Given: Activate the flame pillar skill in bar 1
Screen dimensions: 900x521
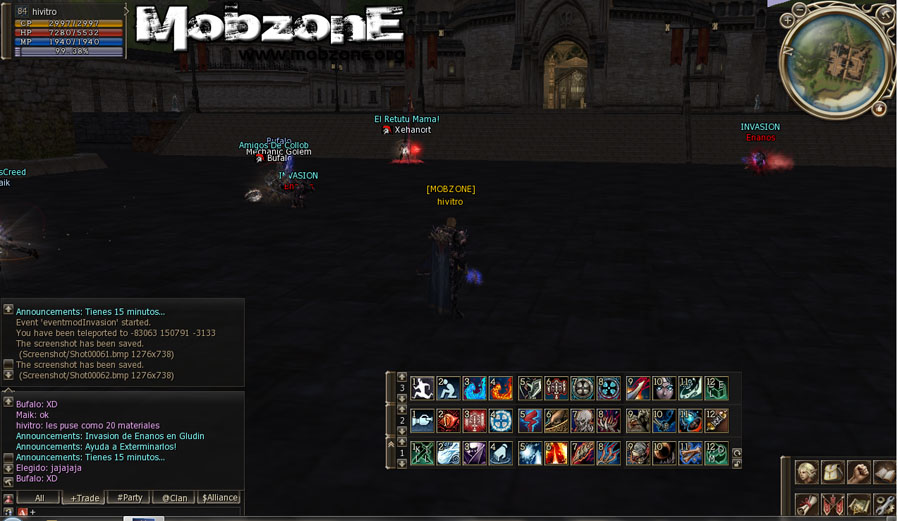Looking at the screenshot, I should click(555, 454).
